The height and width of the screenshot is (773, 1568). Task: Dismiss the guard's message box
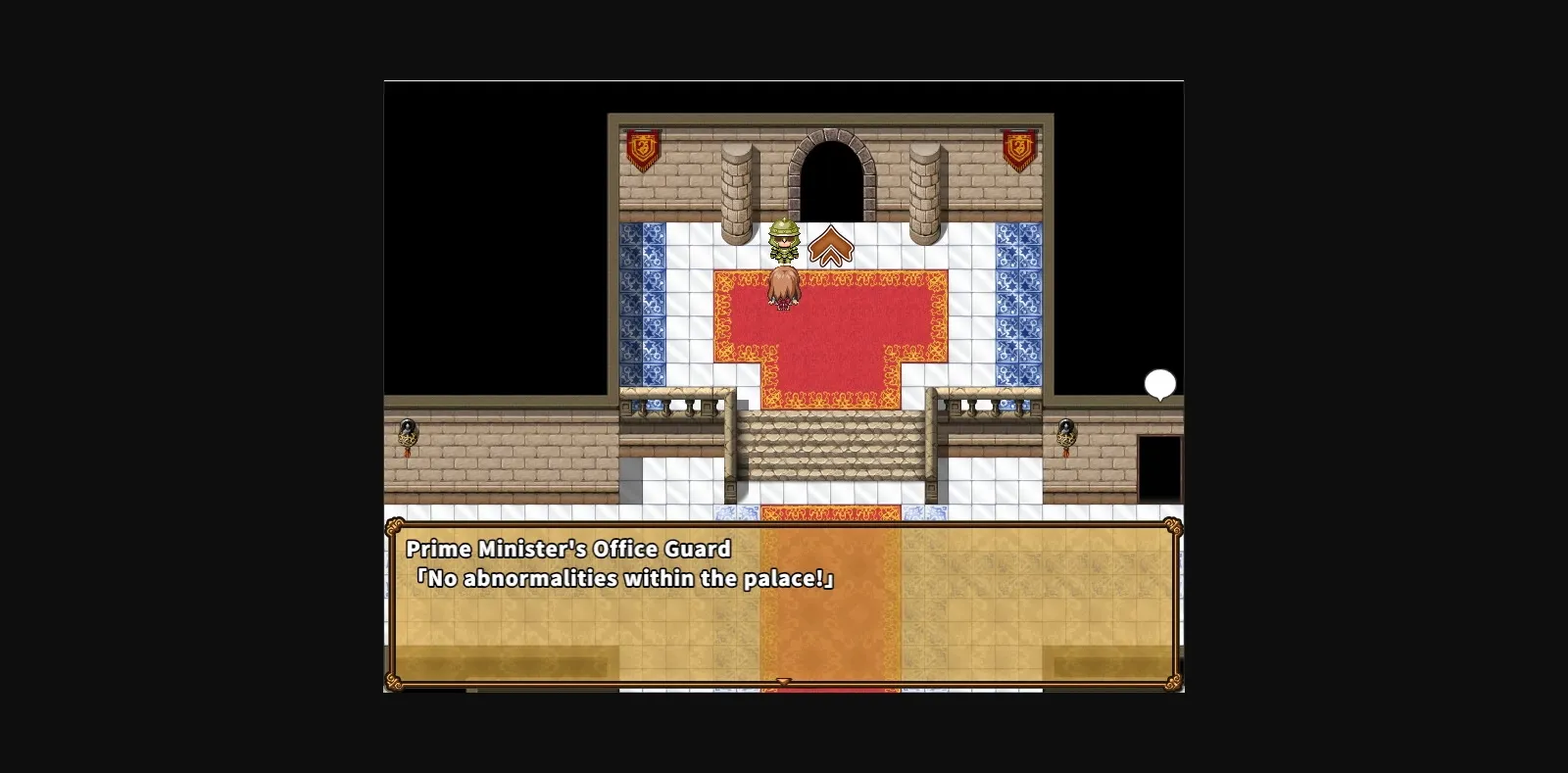tap(782, 605)
